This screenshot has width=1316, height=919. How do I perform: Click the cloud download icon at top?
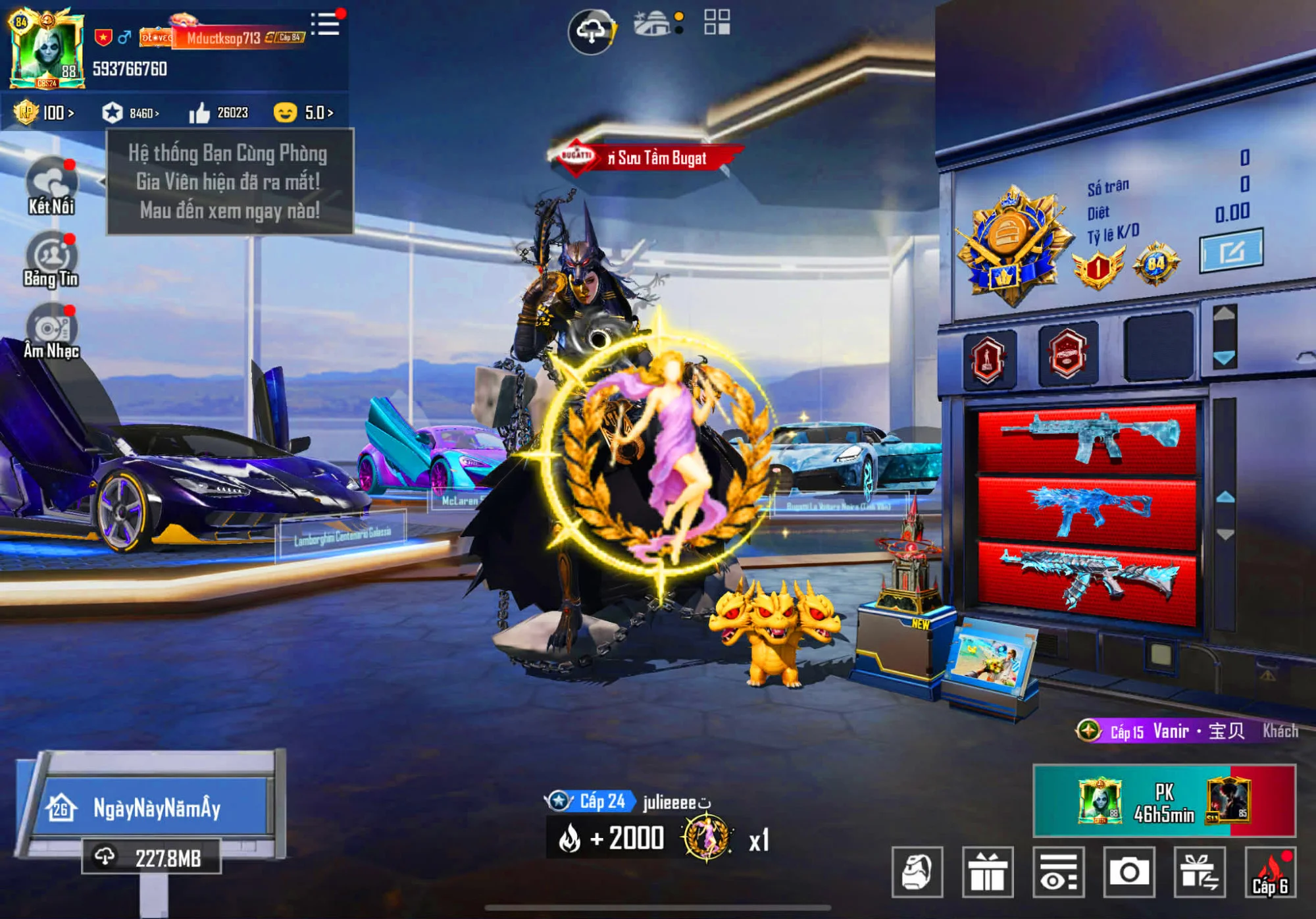(592, 30)
